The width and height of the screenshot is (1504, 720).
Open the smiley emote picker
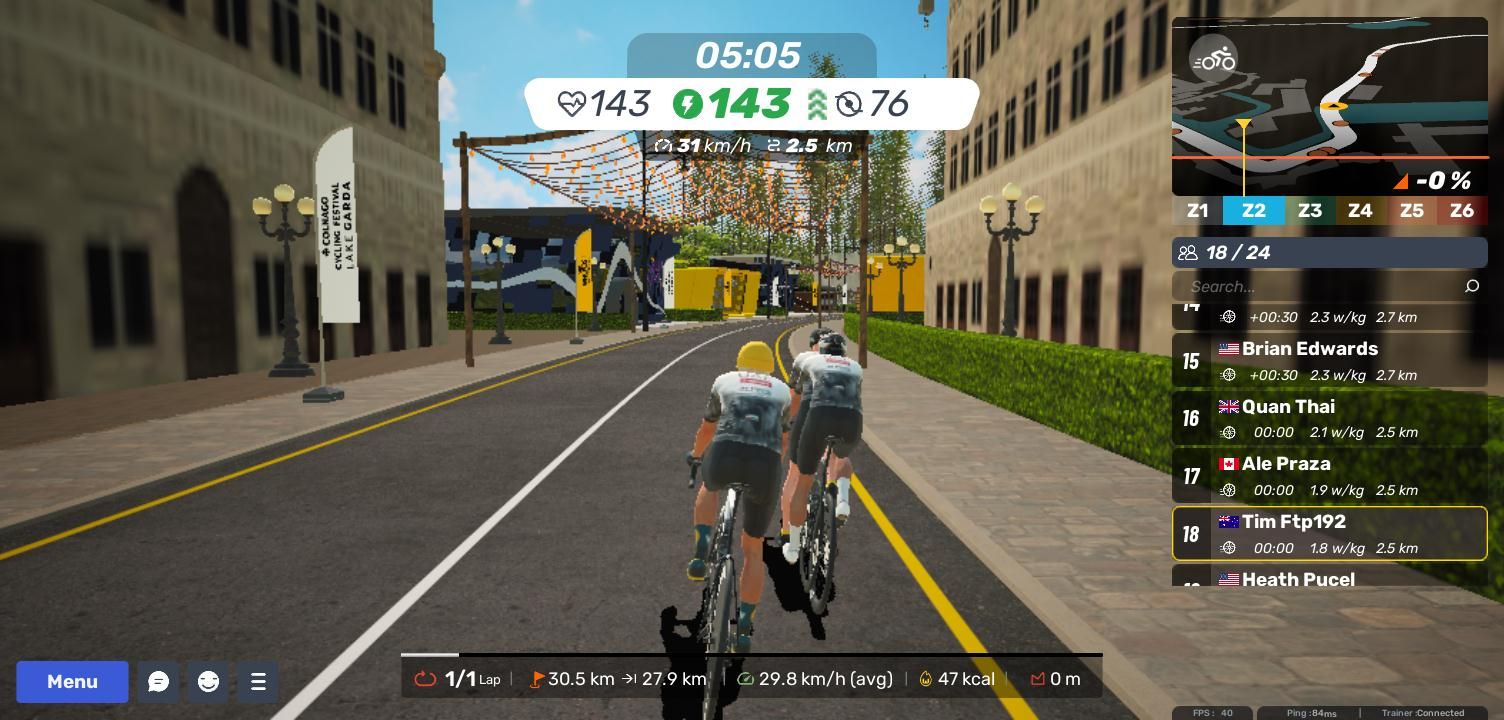pos(208,682)
